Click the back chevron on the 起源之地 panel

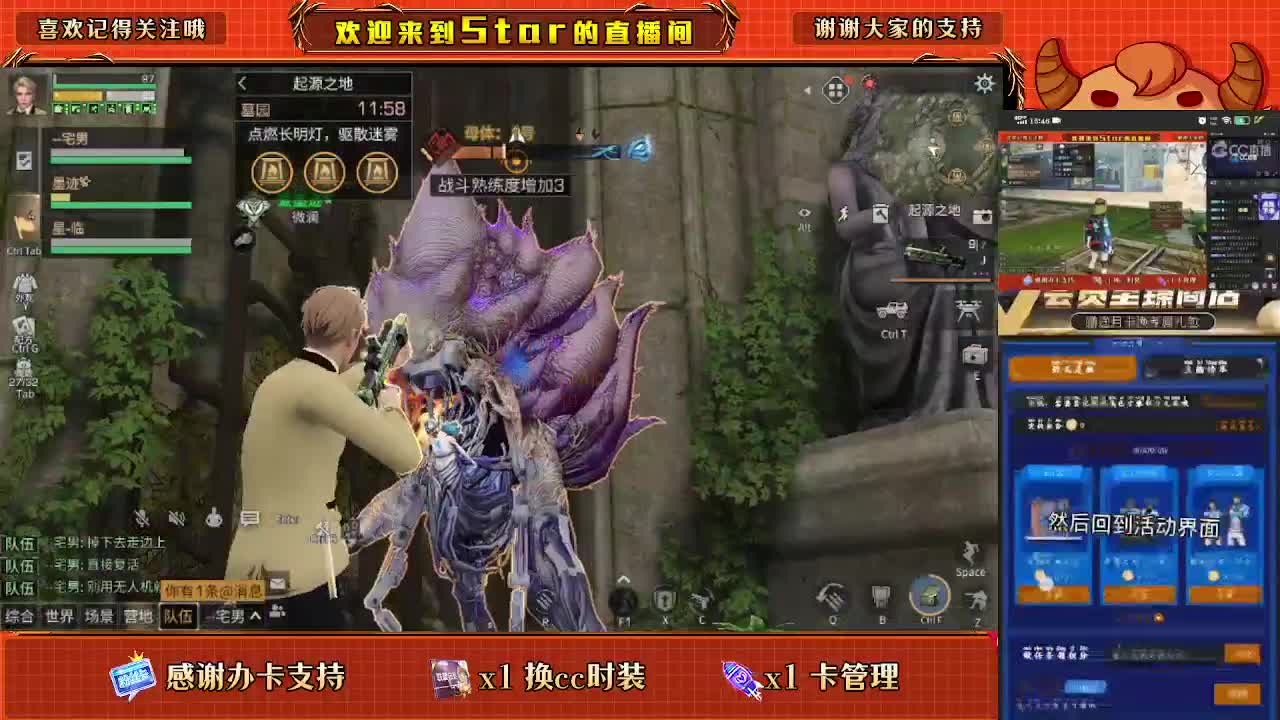pyautogui.click(x=240, y=84)
